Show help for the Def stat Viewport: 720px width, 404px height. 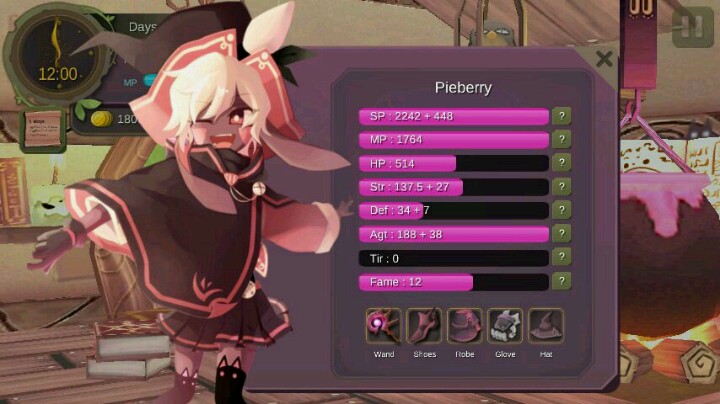pos(563,210)
